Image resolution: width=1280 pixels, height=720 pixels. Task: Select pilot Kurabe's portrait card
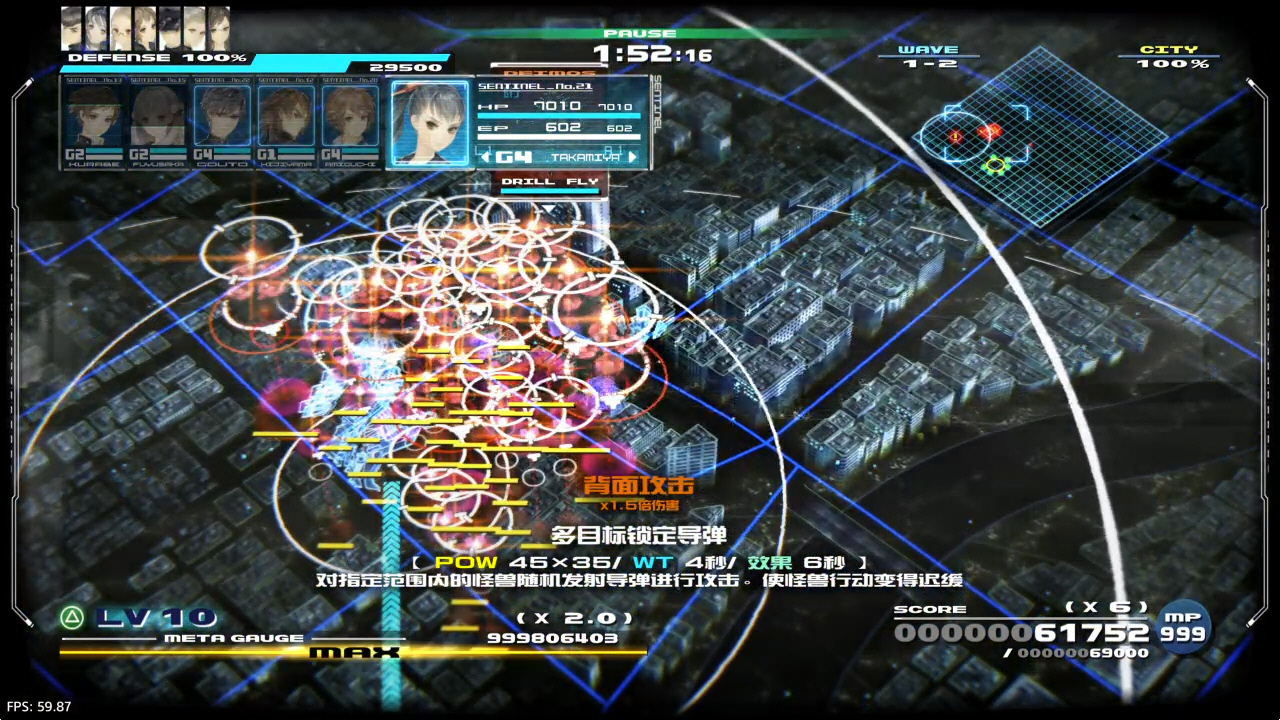(96, 125)
